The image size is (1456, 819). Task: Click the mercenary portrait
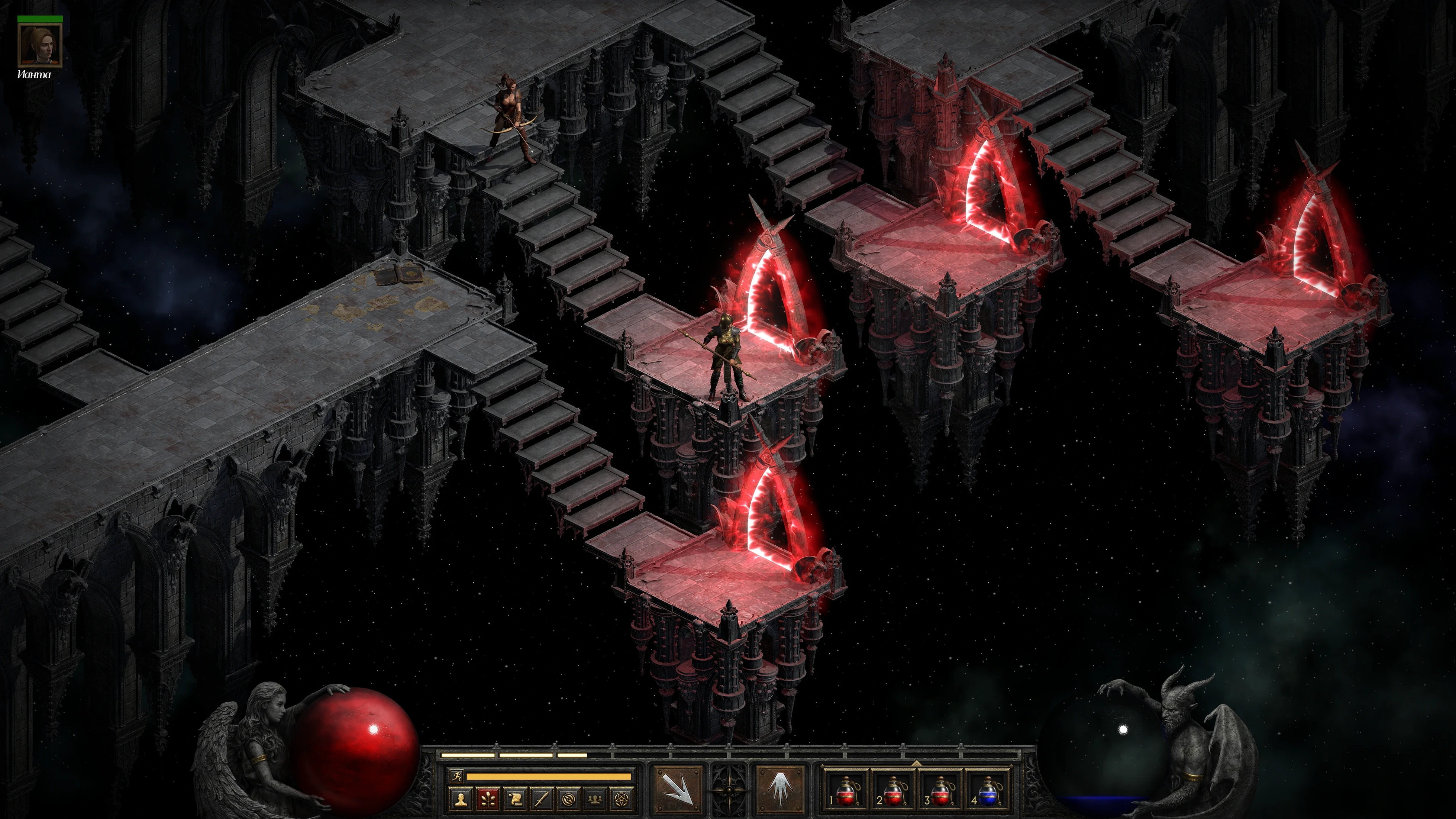pyautogui.click(x=39, y=45)
